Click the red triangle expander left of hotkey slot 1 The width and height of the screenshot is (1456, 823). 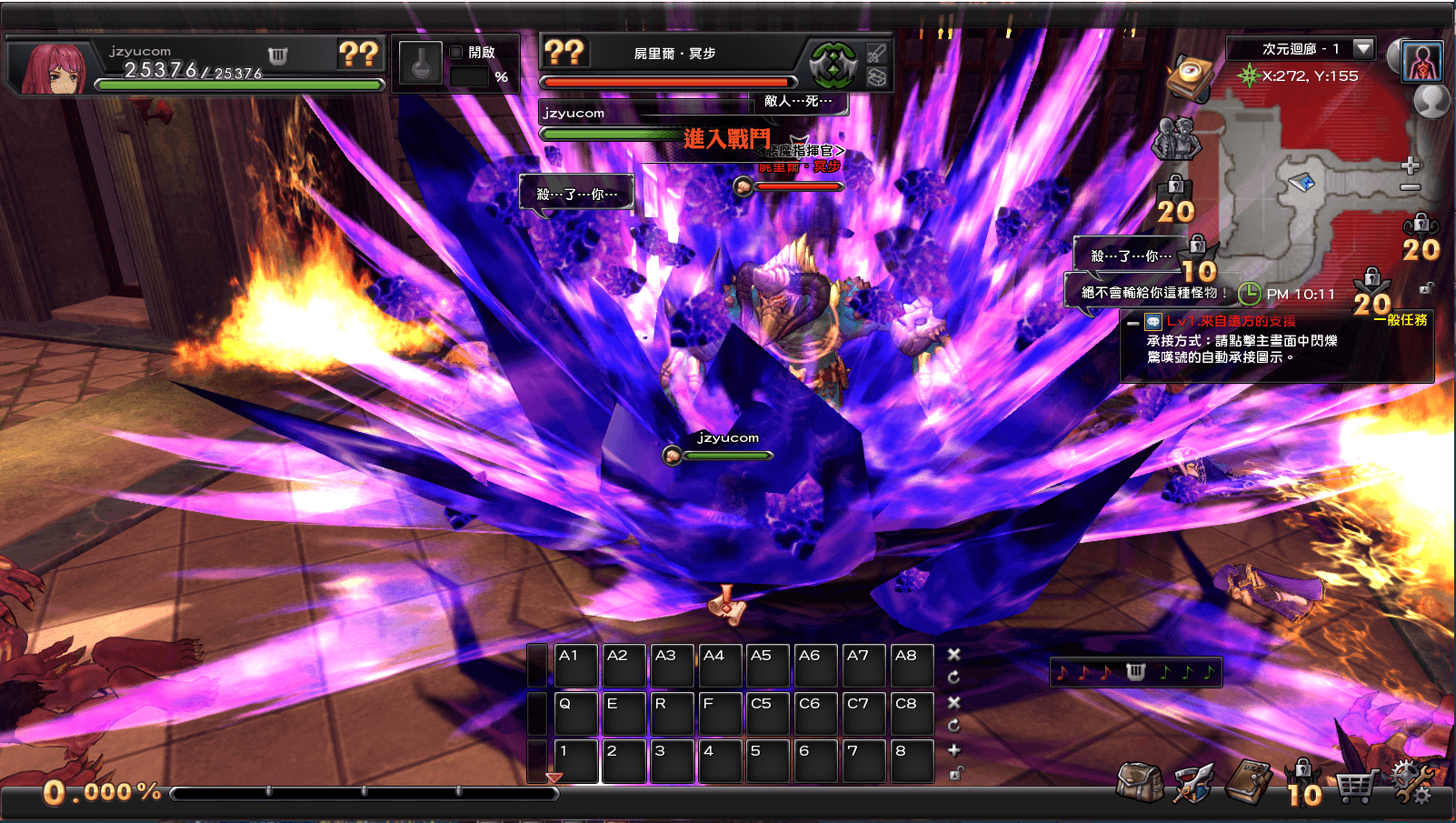(x=553, y=778)
